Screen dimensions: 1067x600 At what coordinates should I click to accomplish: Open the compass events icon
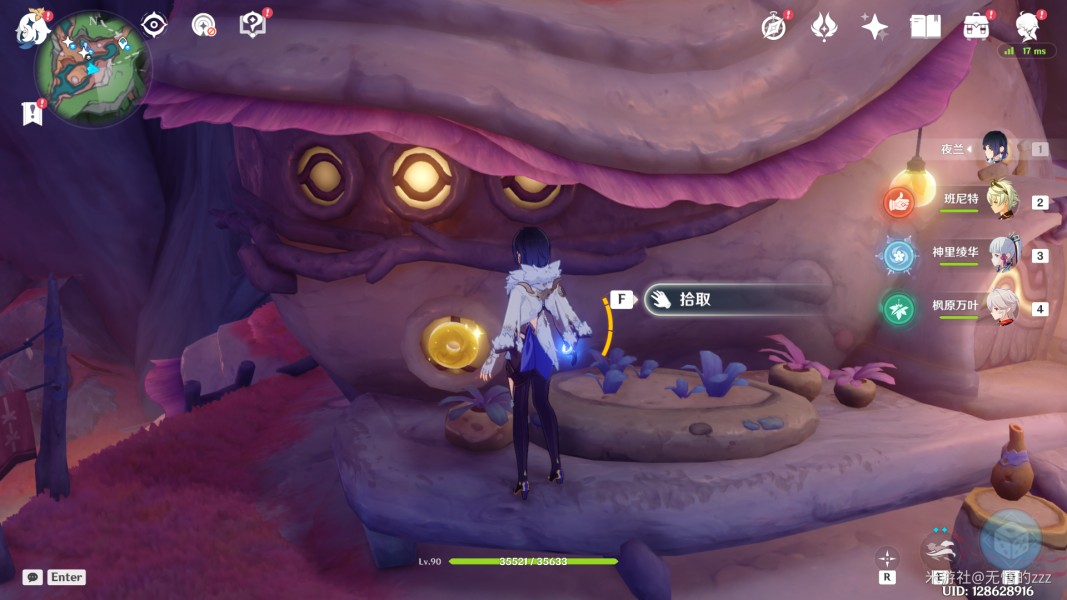773,27
